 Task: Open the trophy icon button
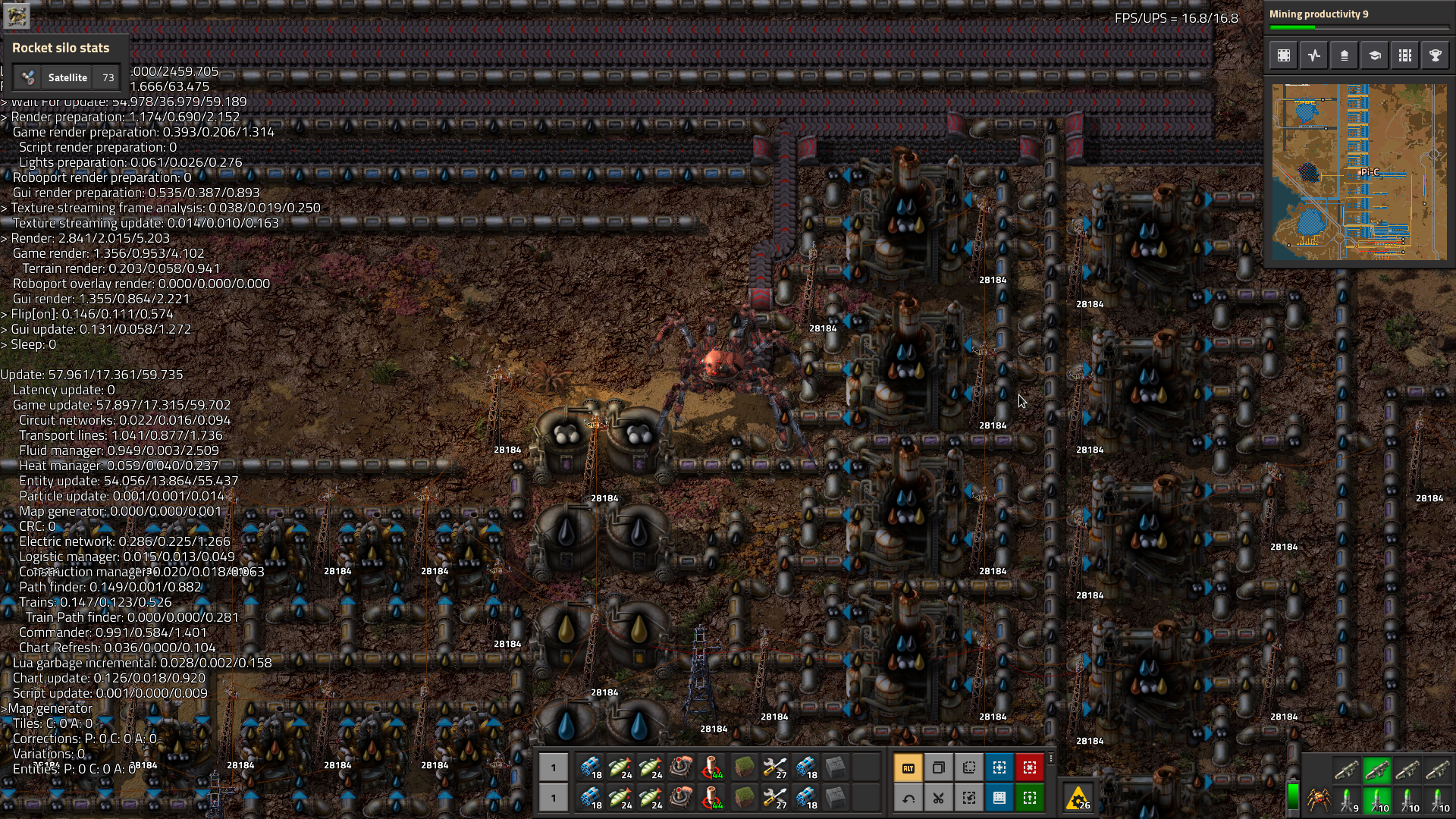1435,55
